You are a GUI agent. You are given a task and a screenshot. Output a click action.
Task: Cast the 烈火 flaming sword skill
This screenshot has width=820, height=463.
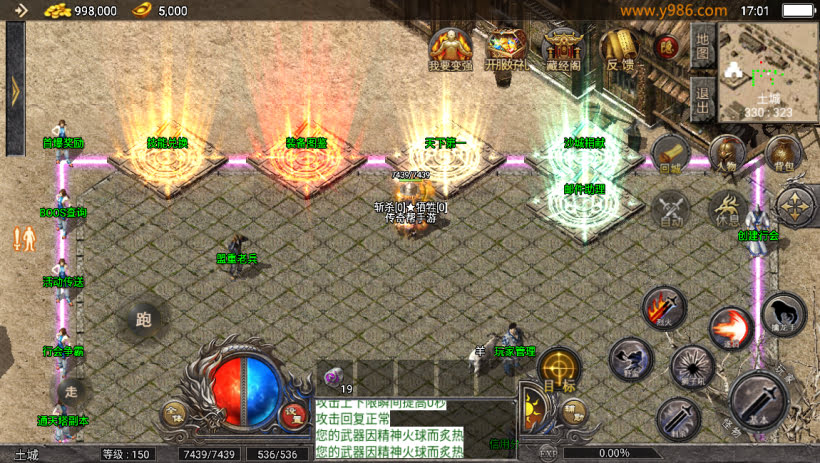click(662, 307)
